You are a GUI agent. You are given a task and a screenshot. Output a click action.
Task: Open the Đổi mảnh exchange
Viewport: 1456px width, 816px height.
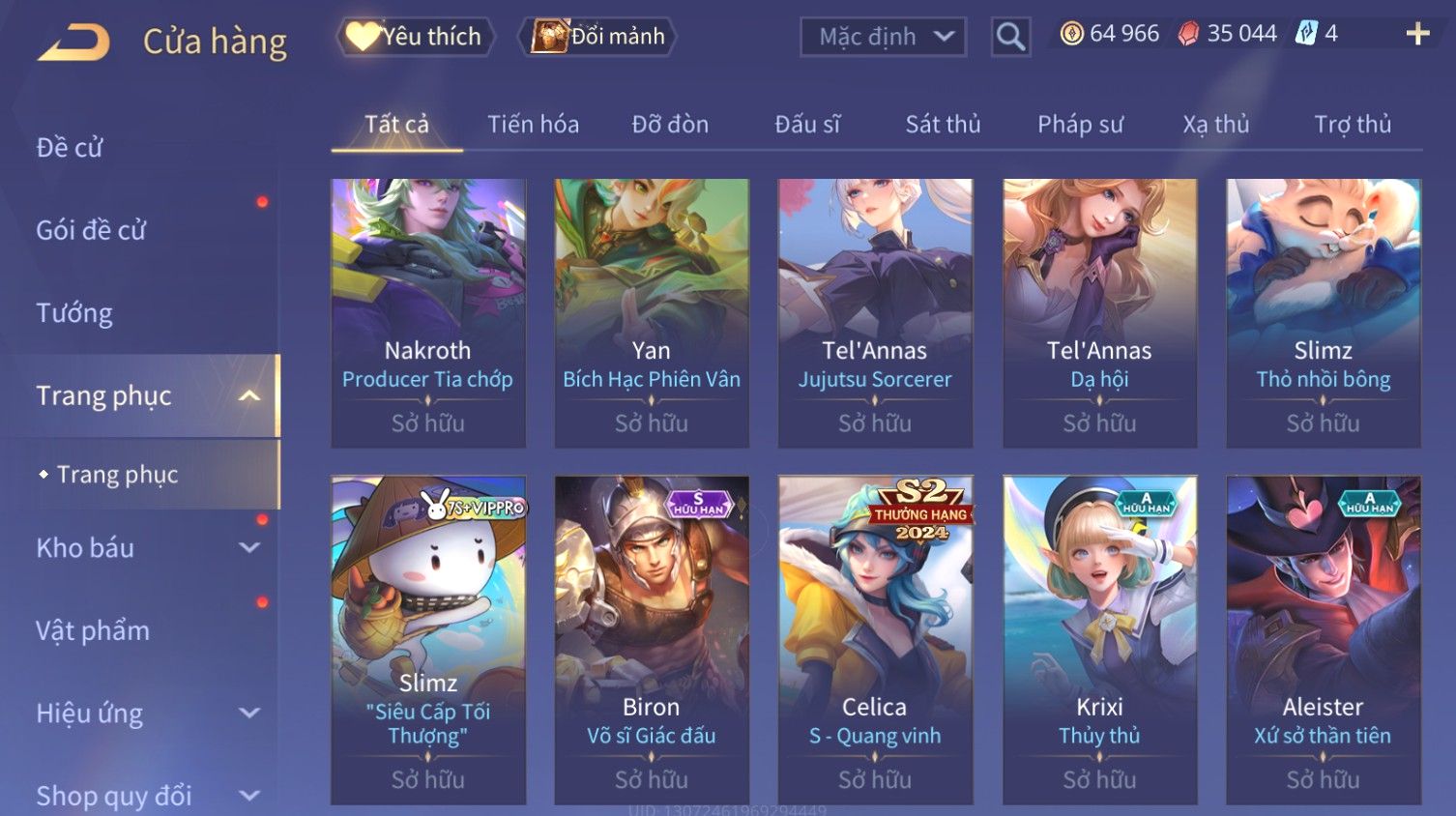(598, 37)
